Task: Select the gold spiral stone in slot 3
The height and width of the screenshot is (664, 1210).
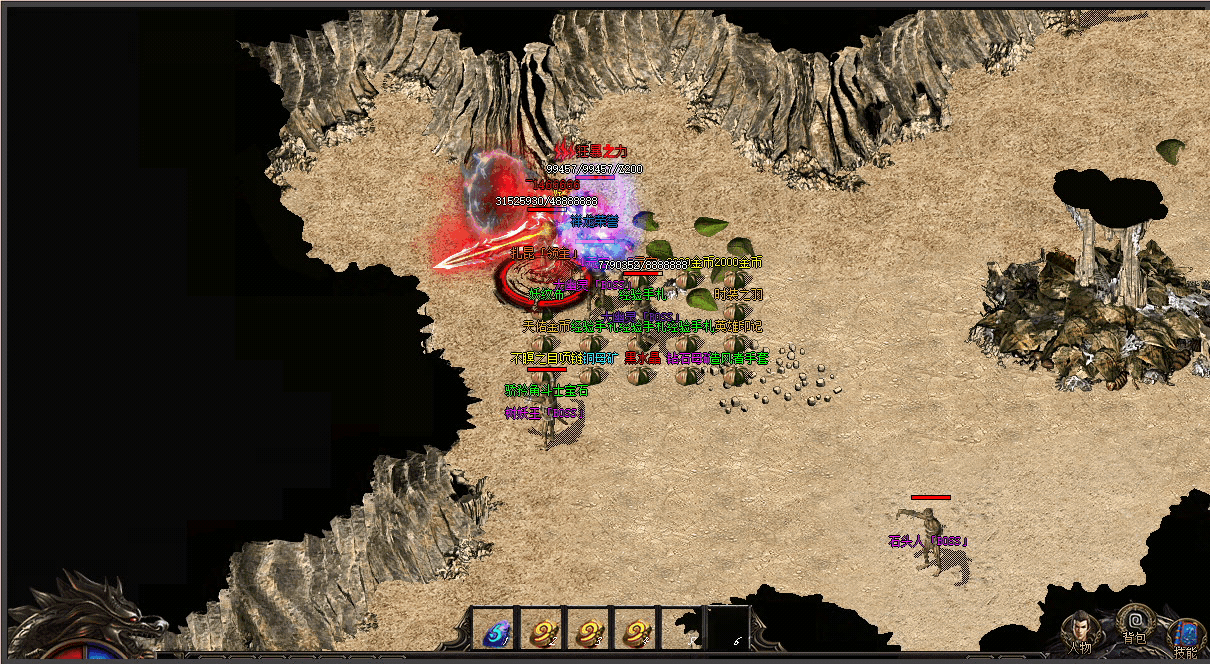Action: (589, 632)
